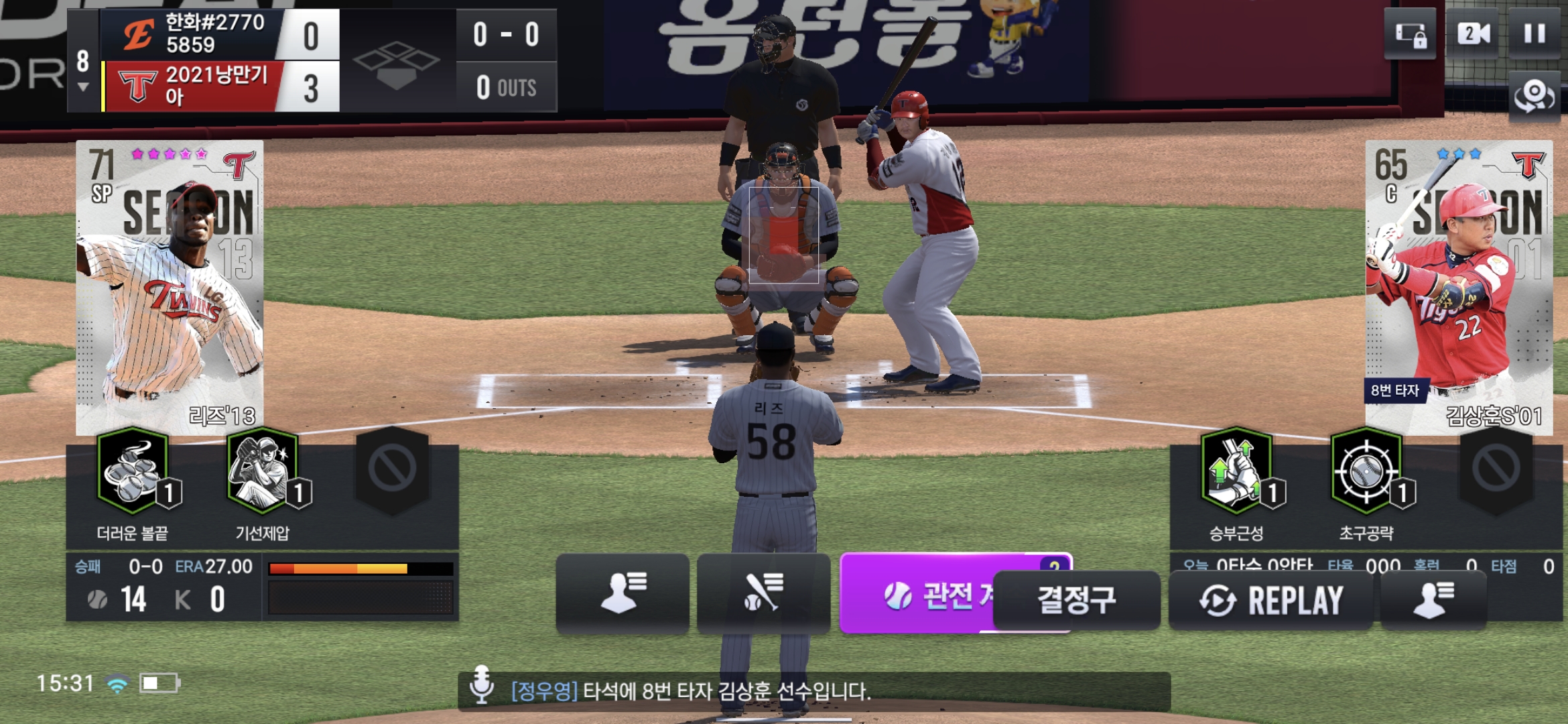Expand the inning 8 scoreboard arrow
1568x724 pixels.
point(83,87)
